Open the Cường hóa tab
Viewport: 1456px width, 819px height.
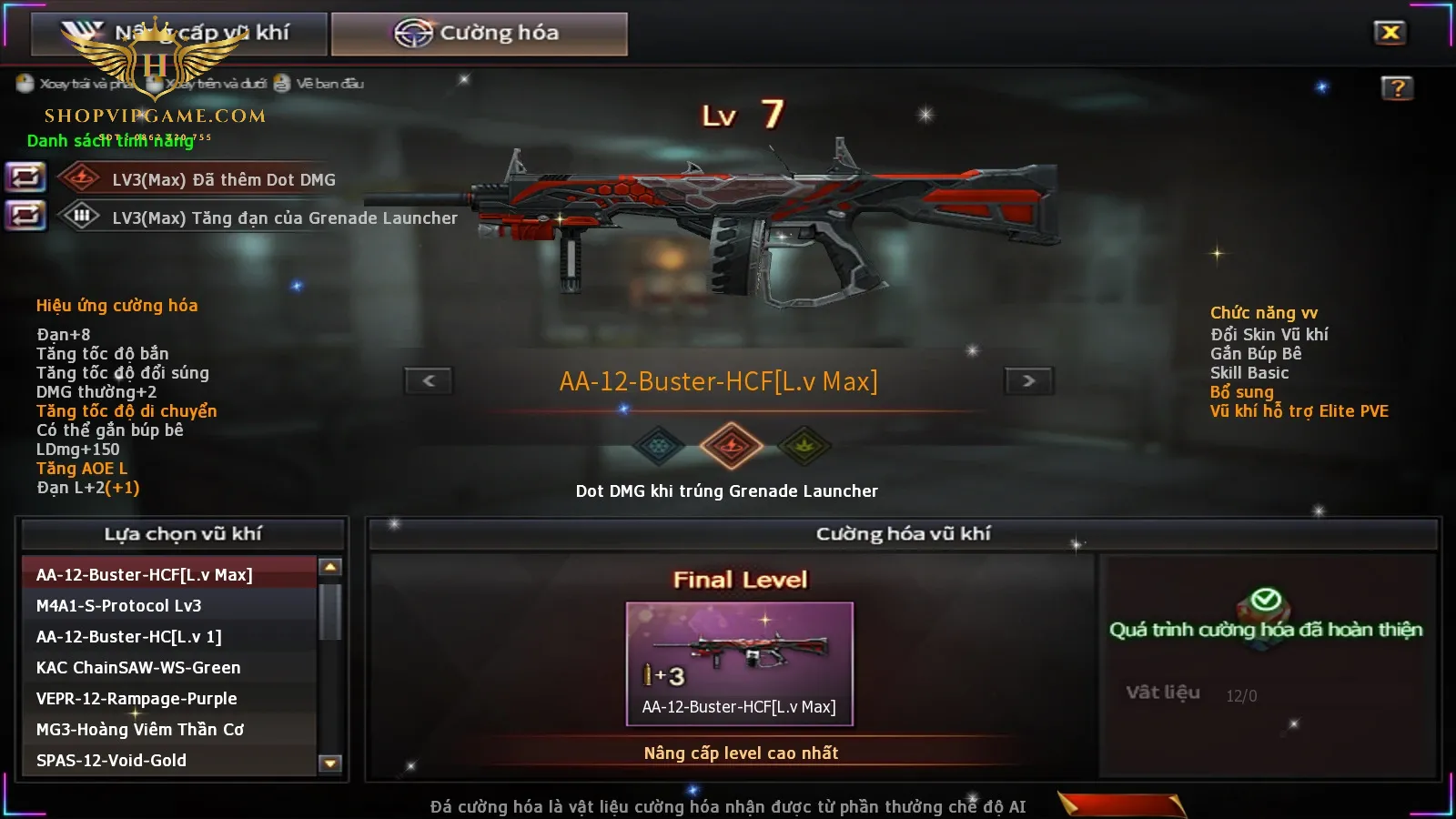479,34
